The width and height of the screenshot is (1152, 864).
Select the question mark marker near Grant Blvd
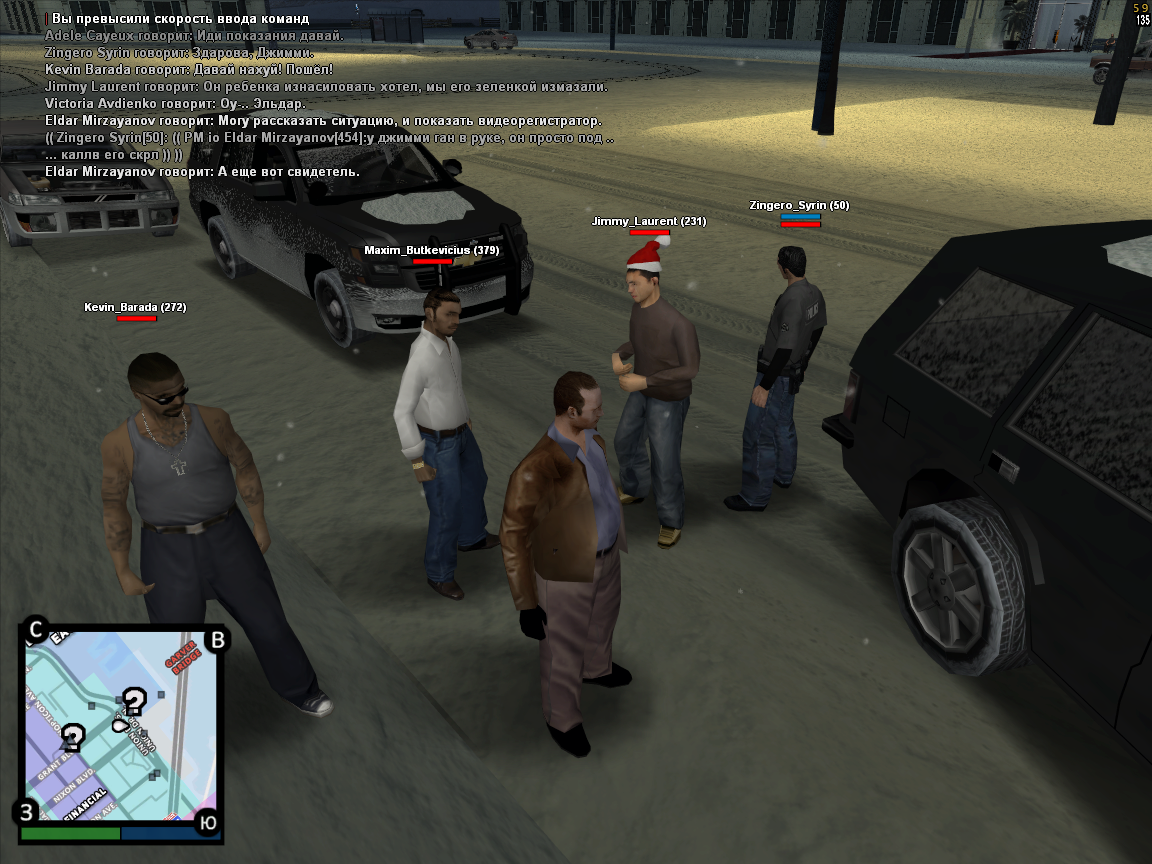pyautogui.click(x=72, y=738)
